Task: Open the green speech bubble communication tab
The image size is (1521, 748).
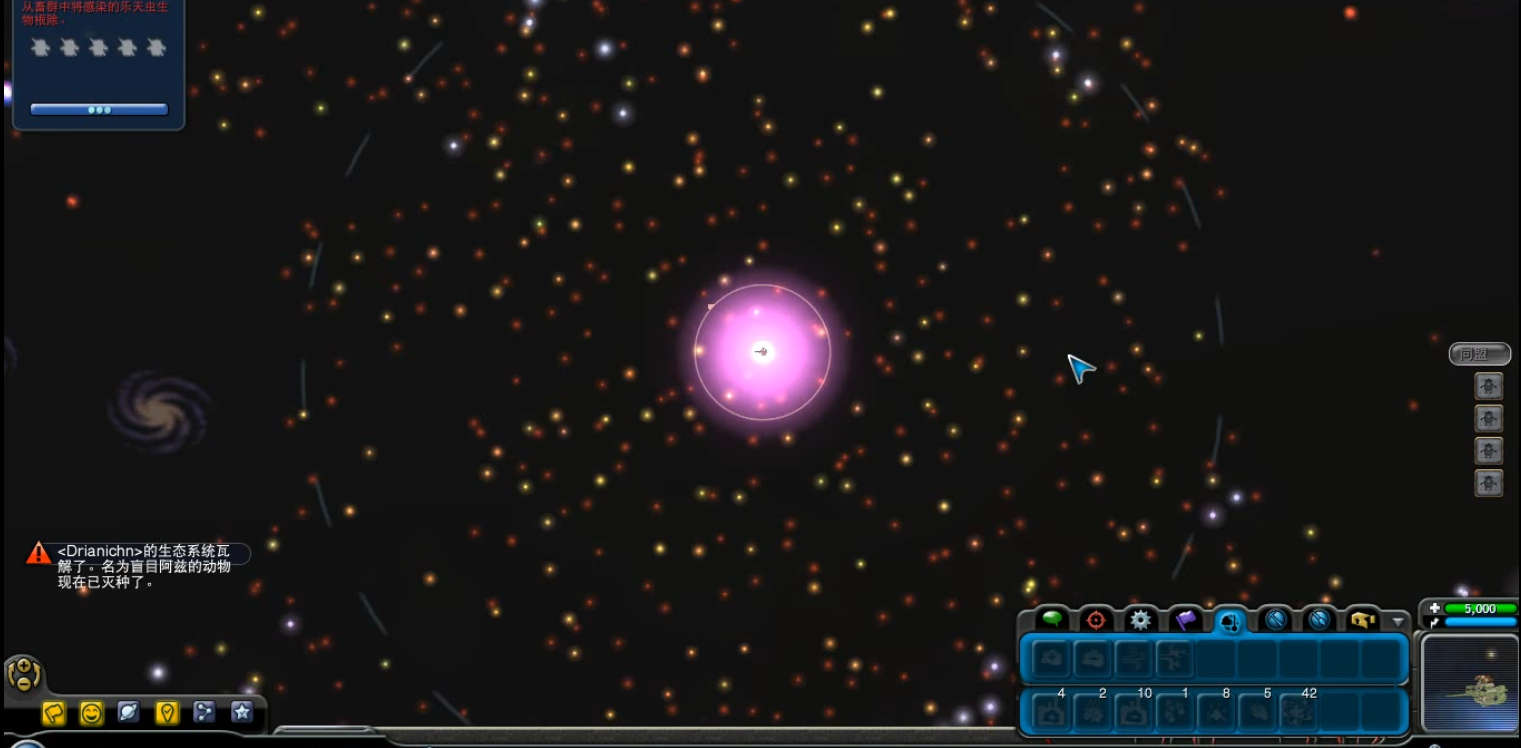Action: [x=1052, y=619]
